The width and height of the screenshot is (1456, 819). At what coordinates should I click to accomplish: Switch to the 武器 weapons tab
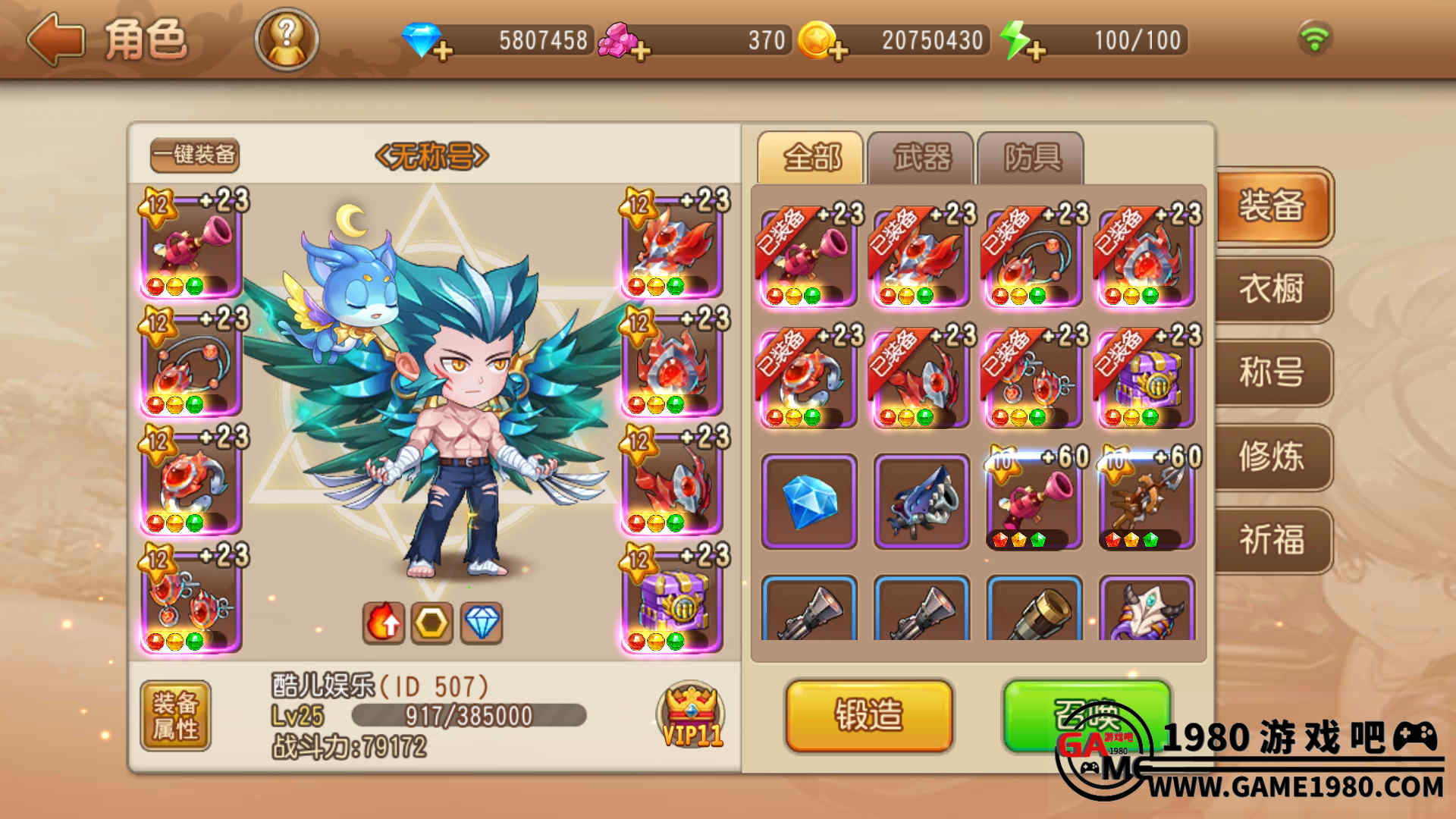coord(921,158)
